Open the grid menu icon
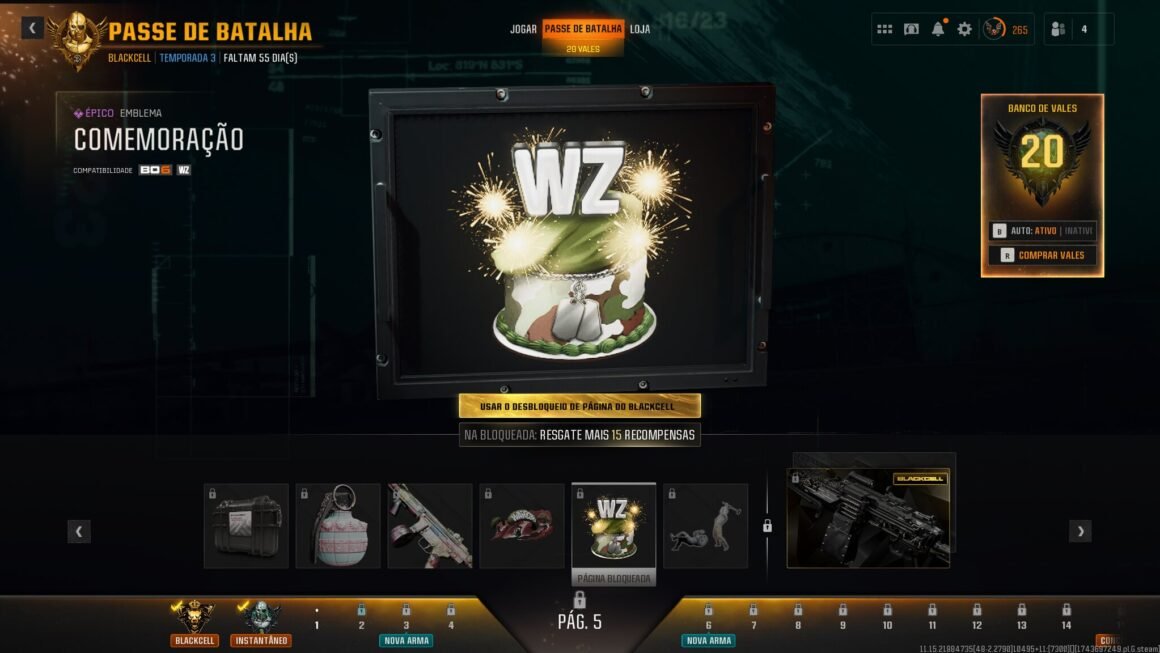Image resolution: width=1160 pixels, height=653 pixels. [x=884, y=29]
